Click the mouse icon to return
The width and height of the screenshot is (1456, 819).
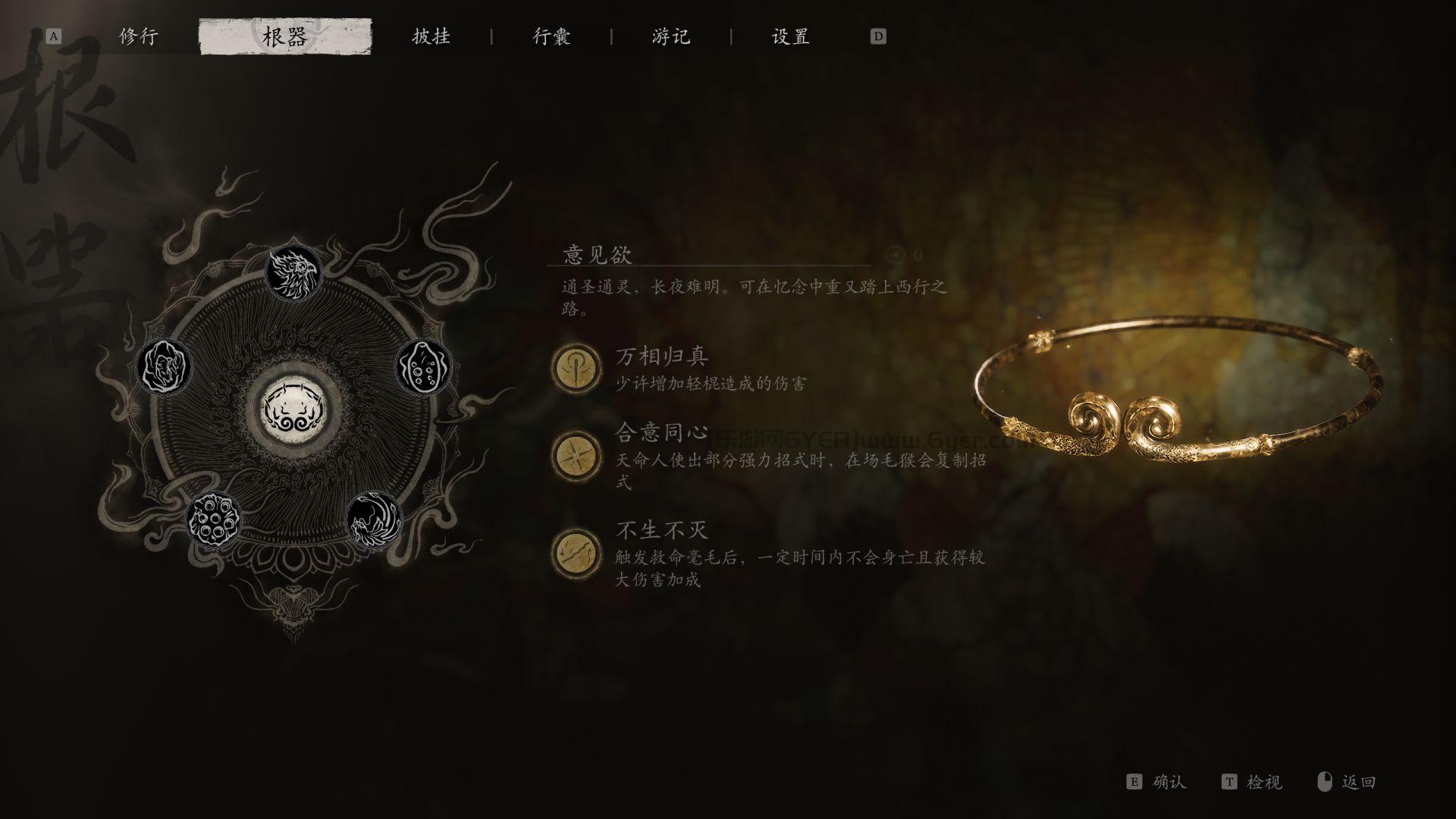click(1326, 782)
